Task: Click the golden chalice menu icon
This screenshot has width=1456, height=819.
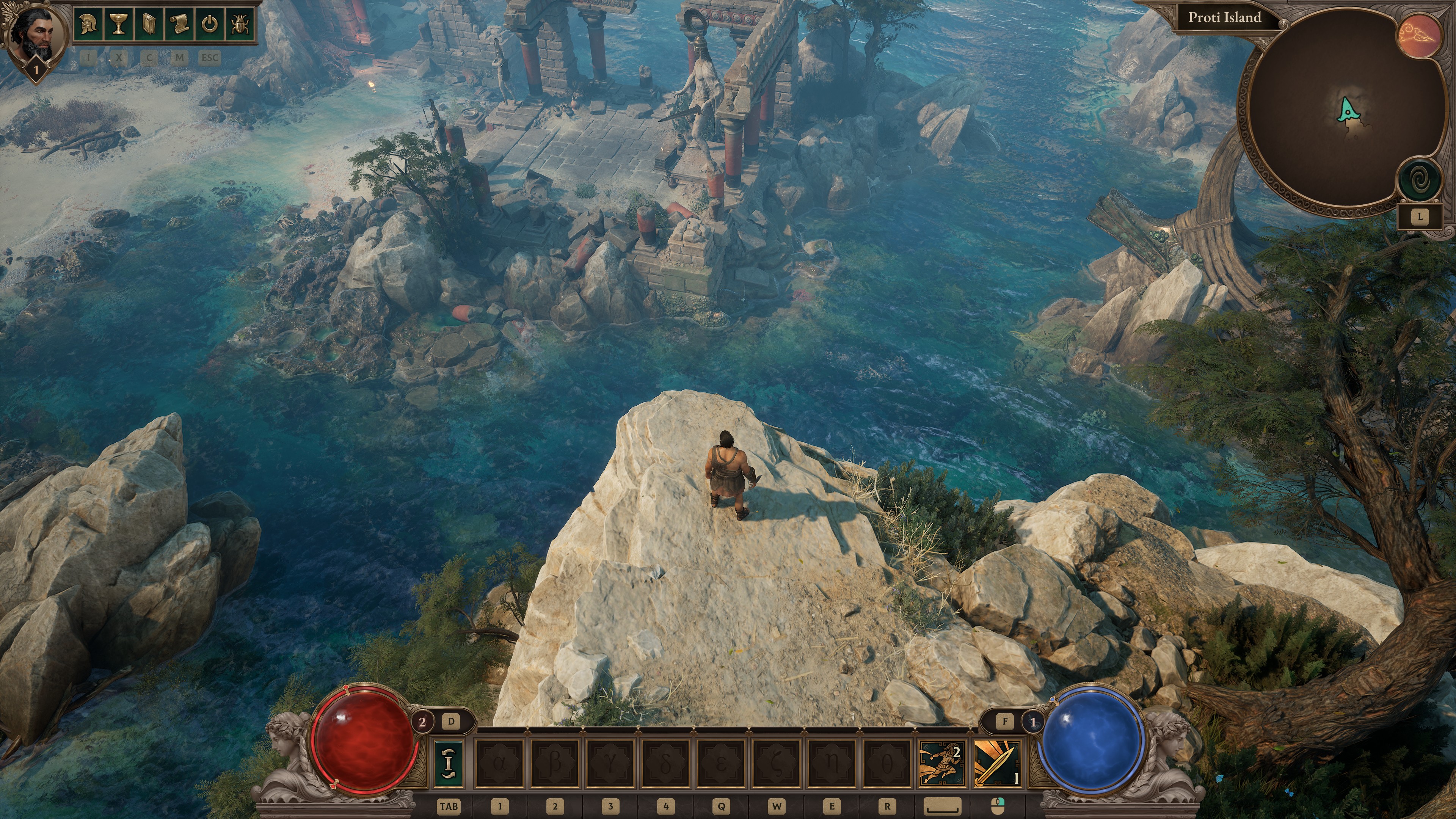Action: click(118, 24)
